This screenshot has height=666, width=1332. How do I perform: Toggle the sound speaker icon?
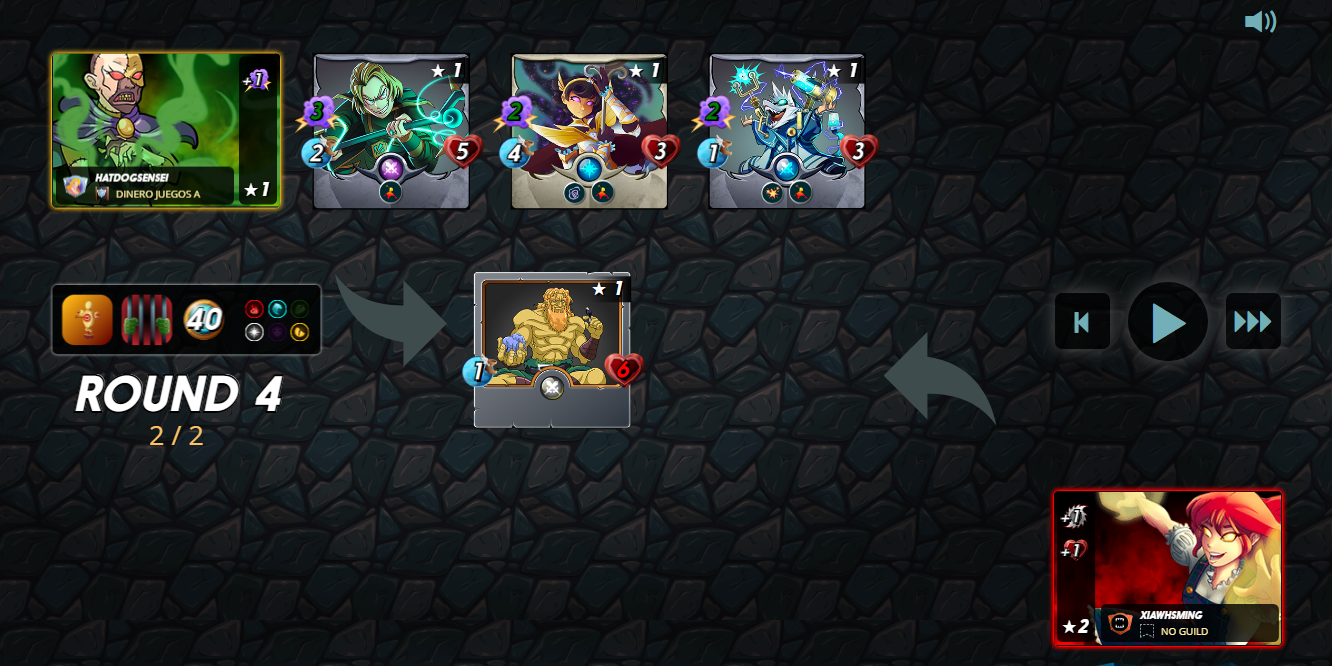[x=1260, y=22]
